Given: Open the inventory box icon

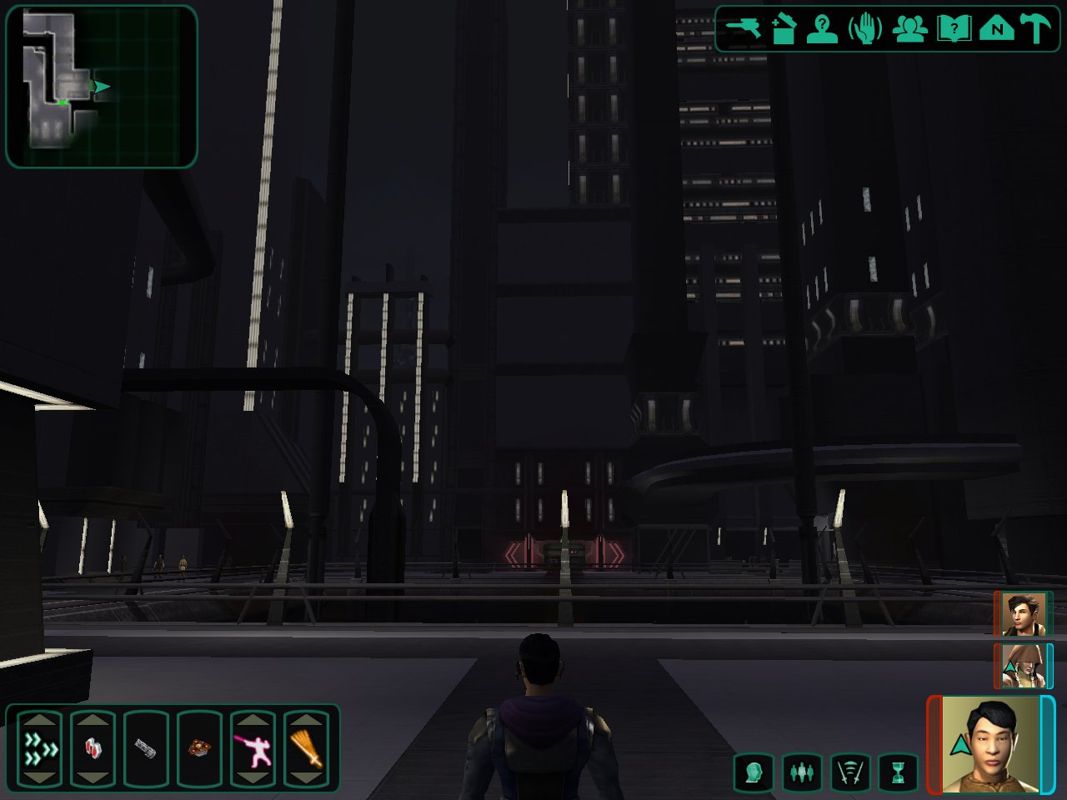Looking at the screenshot, I should point(782,29).
